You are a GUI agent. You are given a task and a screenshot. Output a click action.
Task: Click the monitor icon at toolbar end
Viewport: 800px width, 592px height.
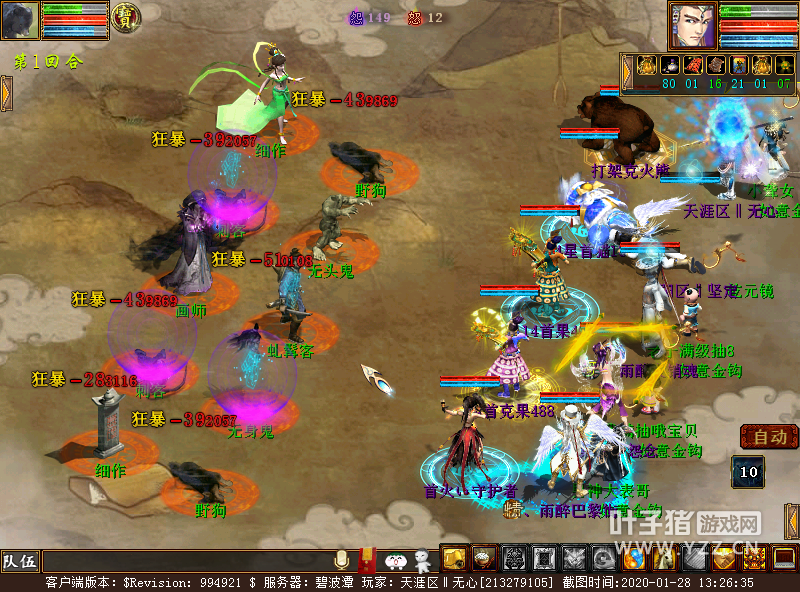(x=785, y=558)
